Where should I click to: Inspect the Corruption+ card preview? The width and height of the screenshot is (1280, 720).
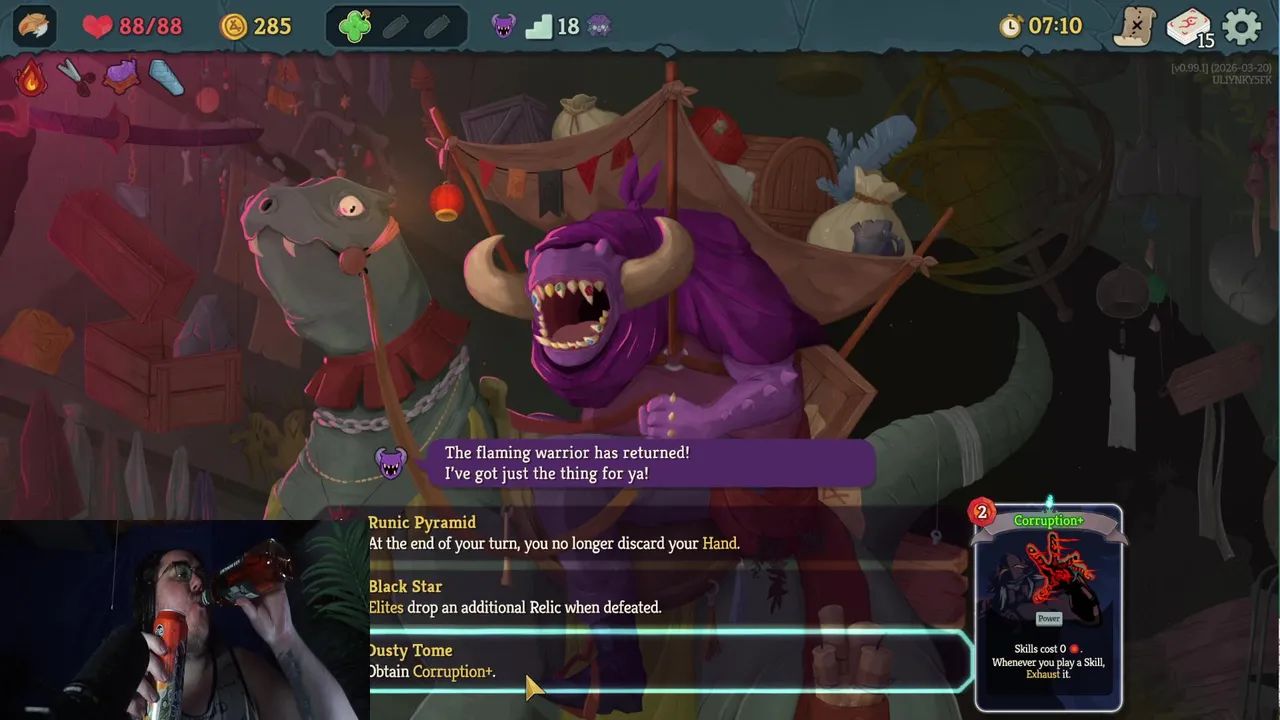(x=1048, y=607)
